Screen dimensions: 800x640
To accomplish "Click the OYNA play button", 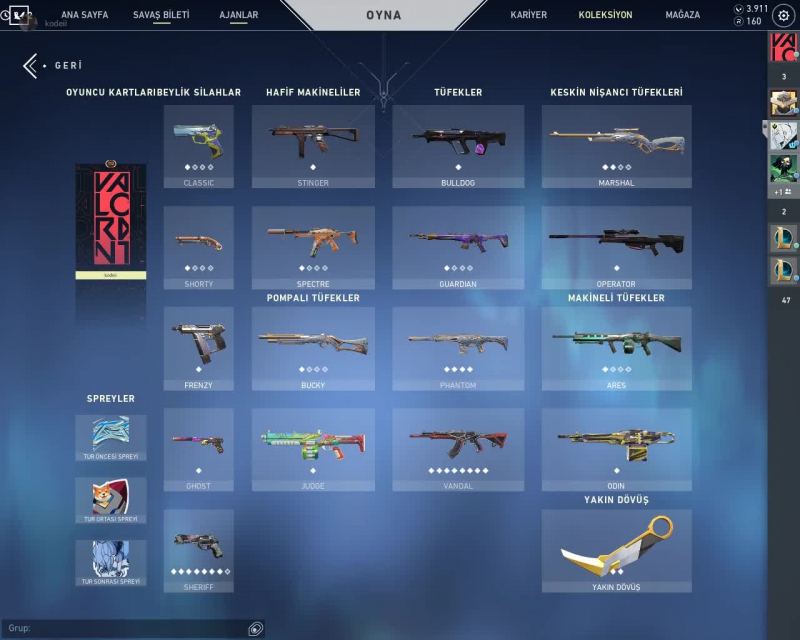I will [384, 15].
